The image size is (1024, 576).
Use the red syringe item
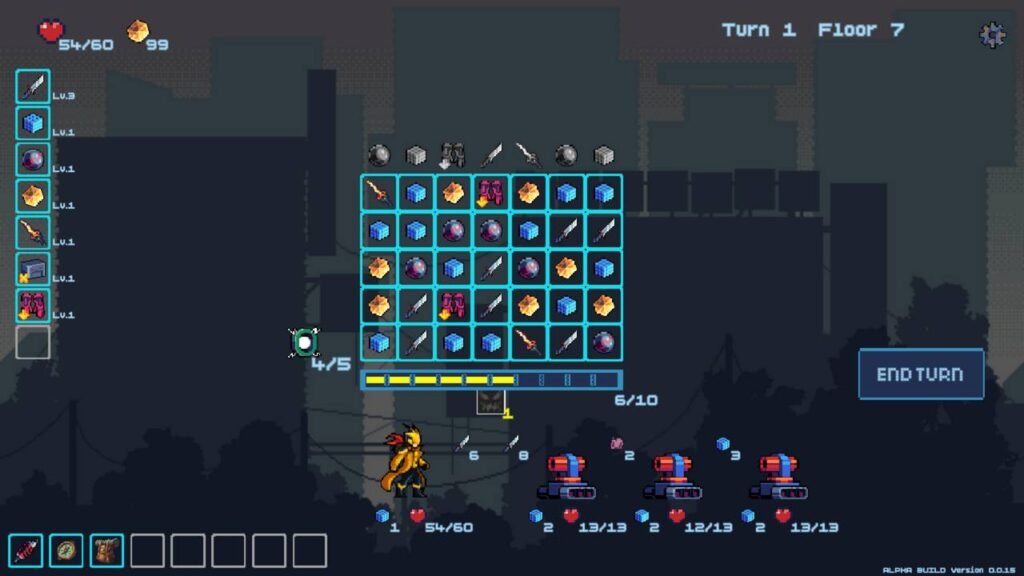tap(26, 550)
